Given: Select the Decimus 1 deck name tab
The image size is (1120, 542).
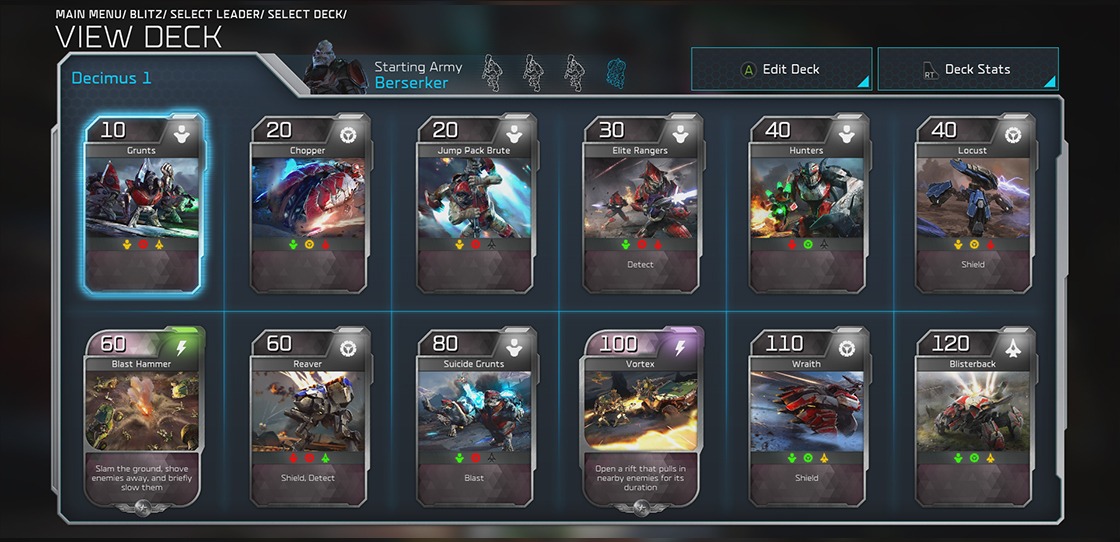Looking at the screenshot, I should [112, 78].
